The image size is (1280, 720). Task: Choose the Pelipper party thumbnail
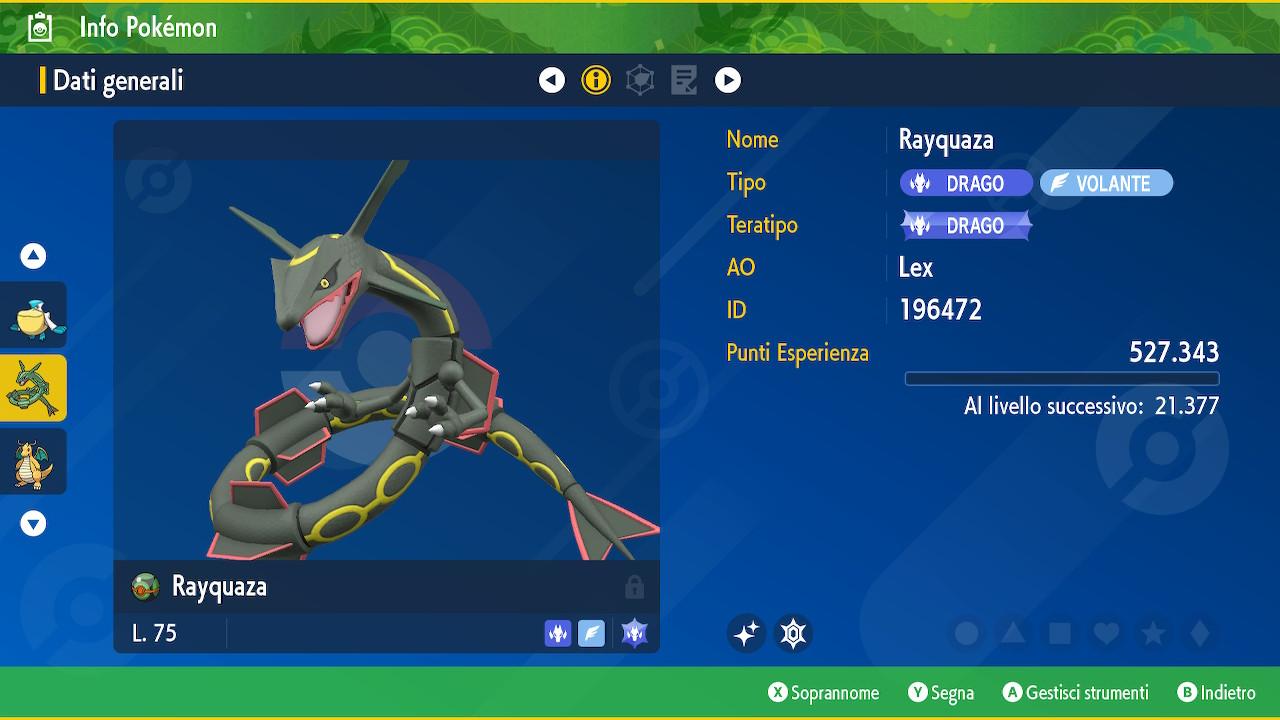click(x=34, y=315)
